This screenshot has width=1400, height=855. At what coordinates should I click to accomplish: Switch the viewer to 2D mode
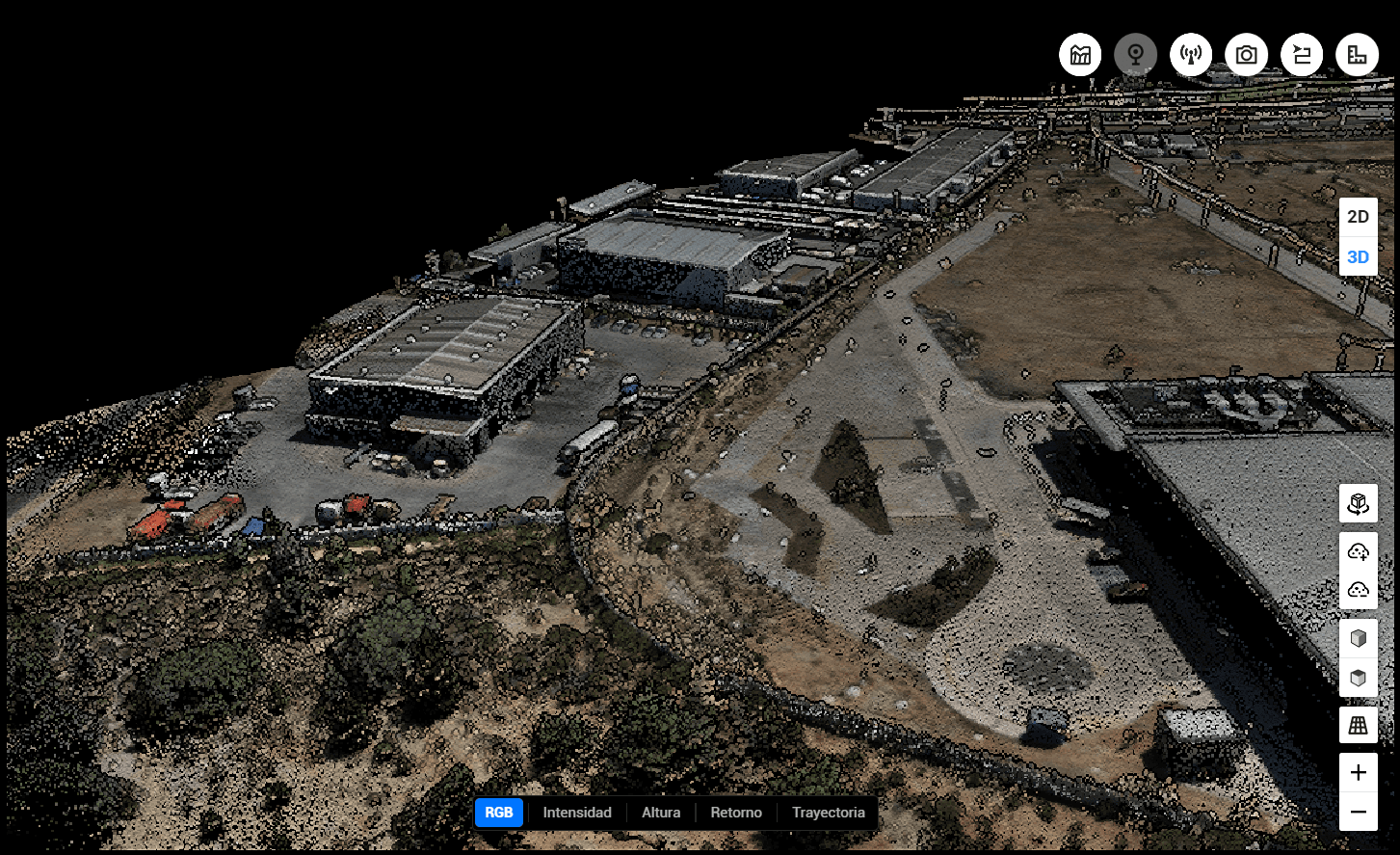tap(1358, 217)
